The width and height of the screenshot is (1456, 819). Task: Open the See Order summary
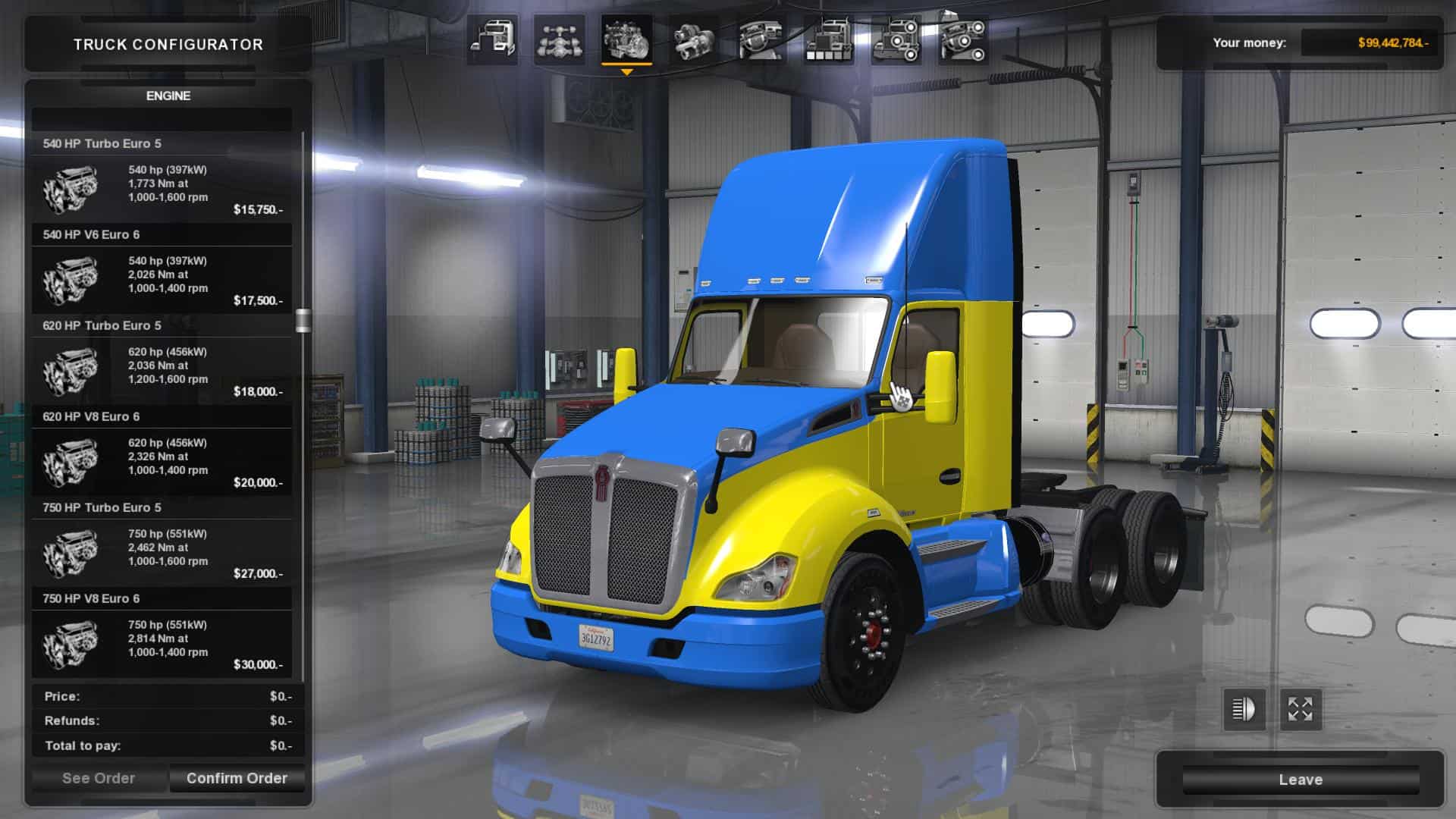(x=99, y=778)
